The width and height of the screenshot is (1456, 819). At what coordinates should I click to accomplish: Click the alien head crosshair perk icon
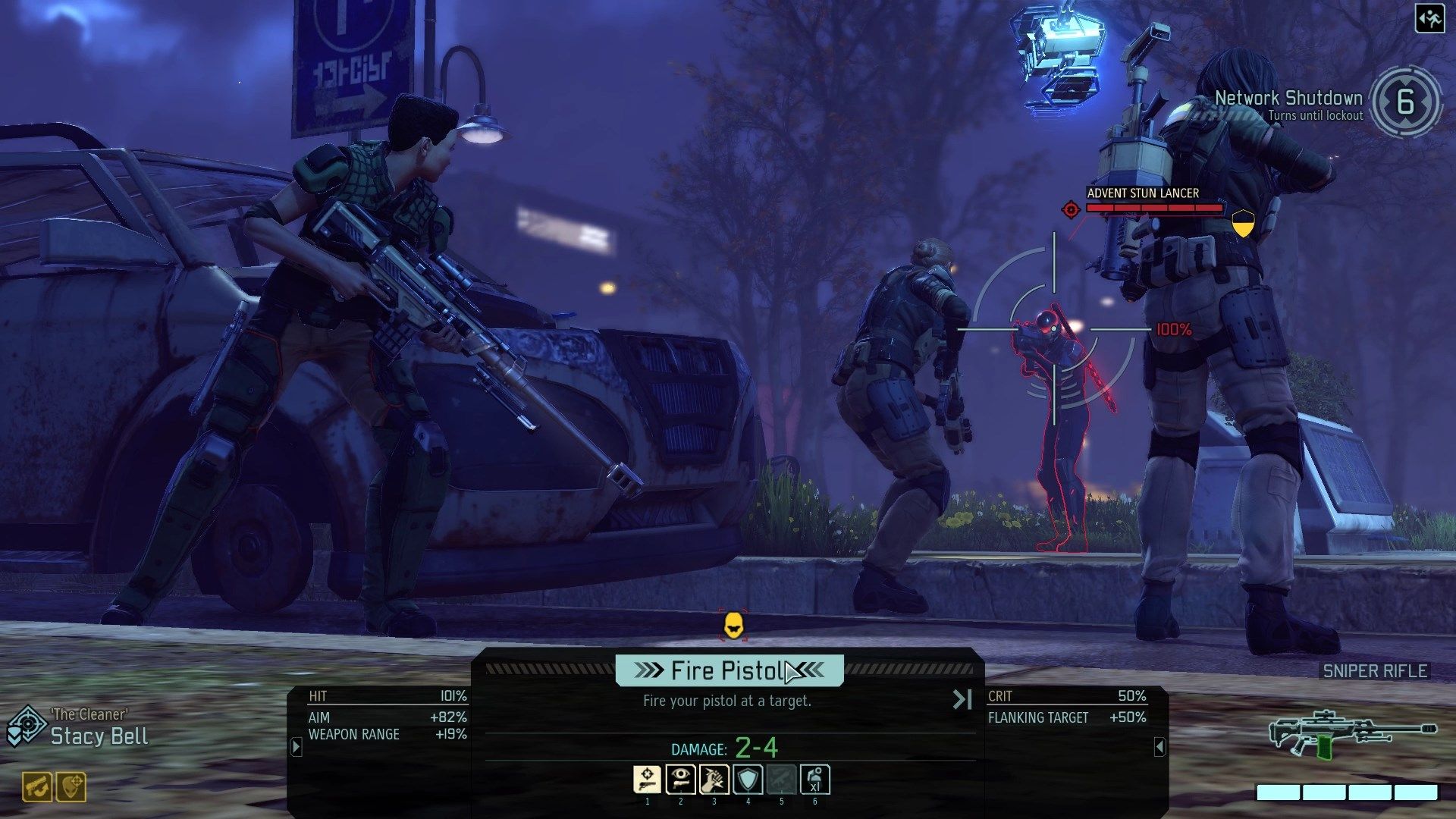coord(71,787)
